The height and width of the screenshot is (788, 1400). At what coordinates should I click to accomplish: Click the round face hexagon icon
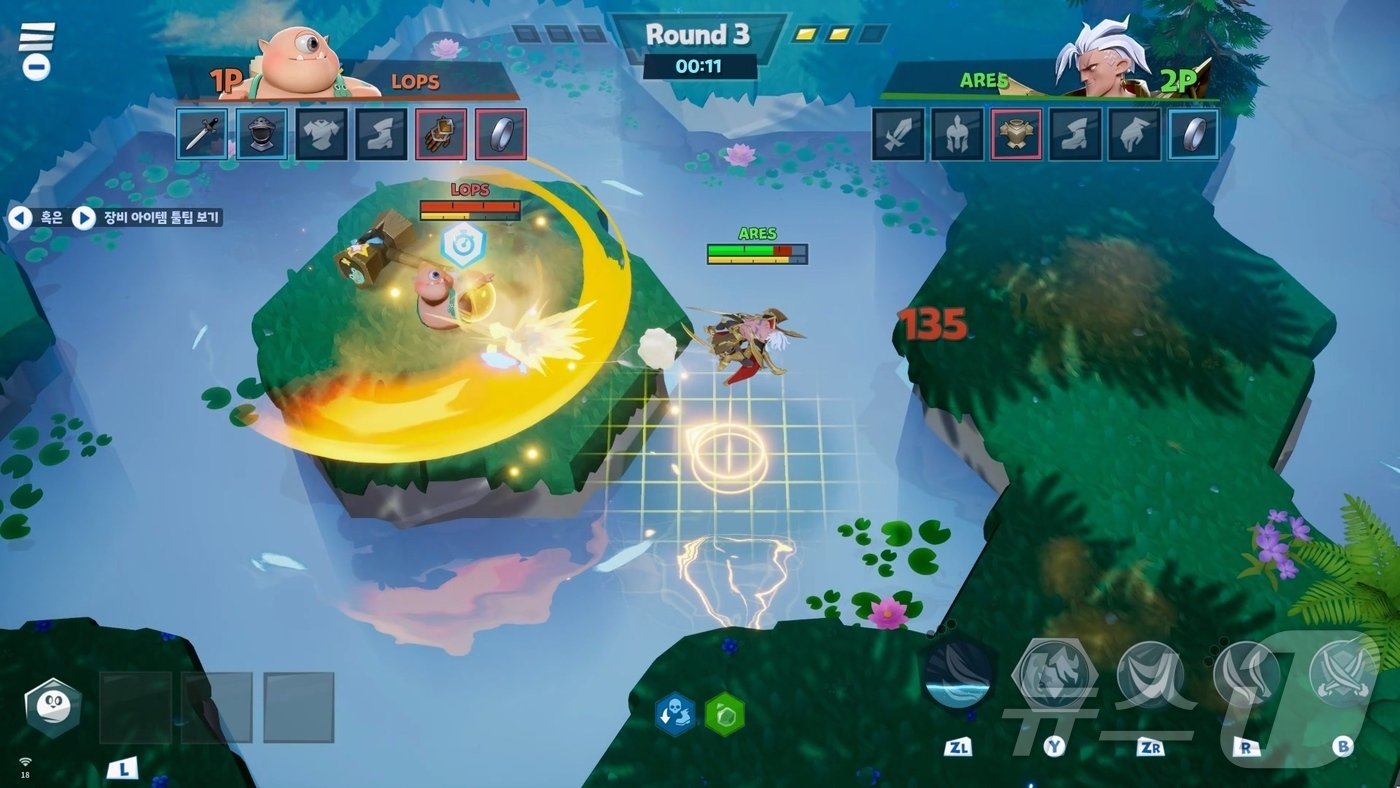point(53,708)
